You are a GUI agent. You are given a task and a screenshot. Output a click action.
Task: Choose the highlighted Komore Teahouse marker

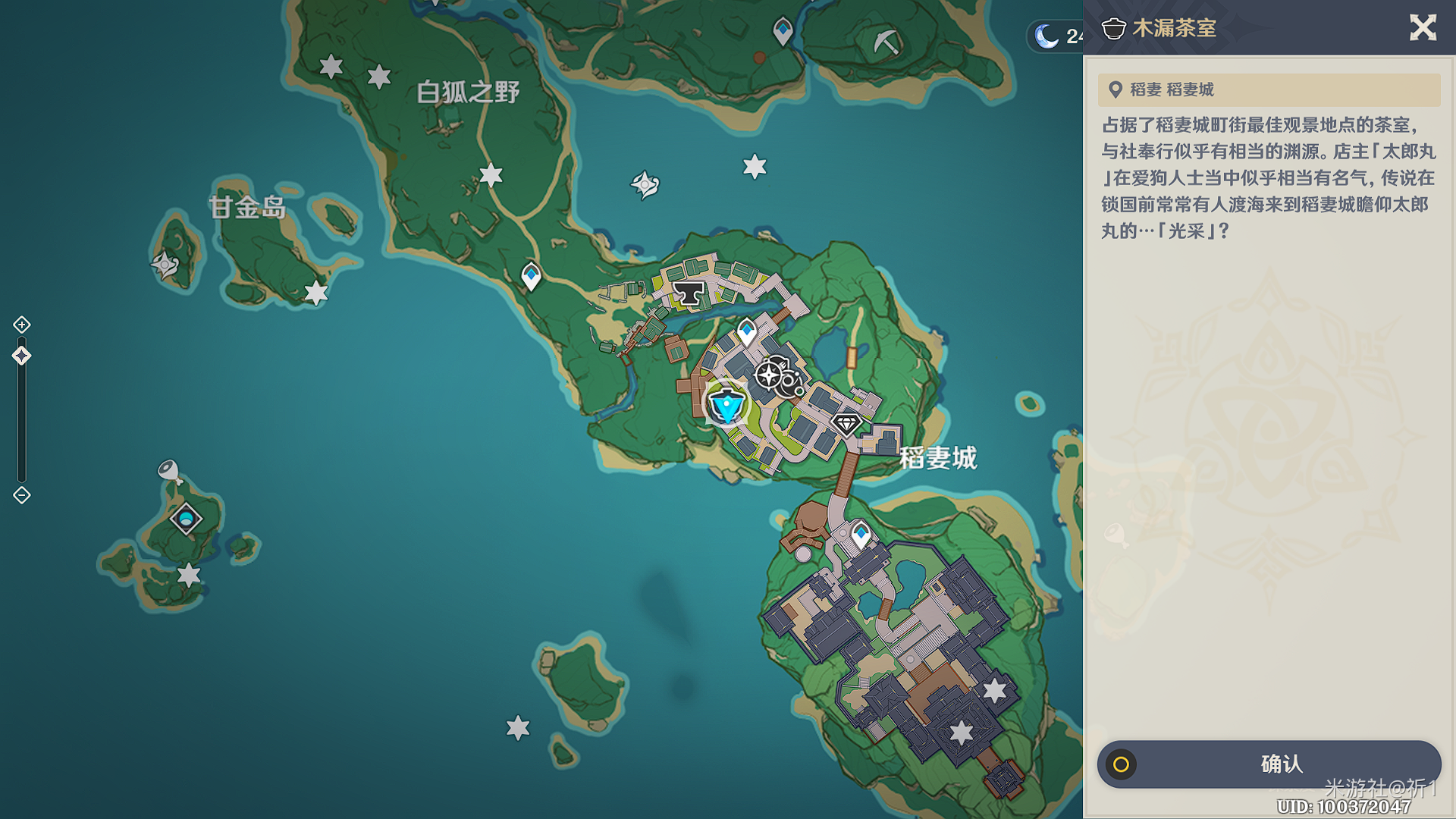(x=727, y=405)
